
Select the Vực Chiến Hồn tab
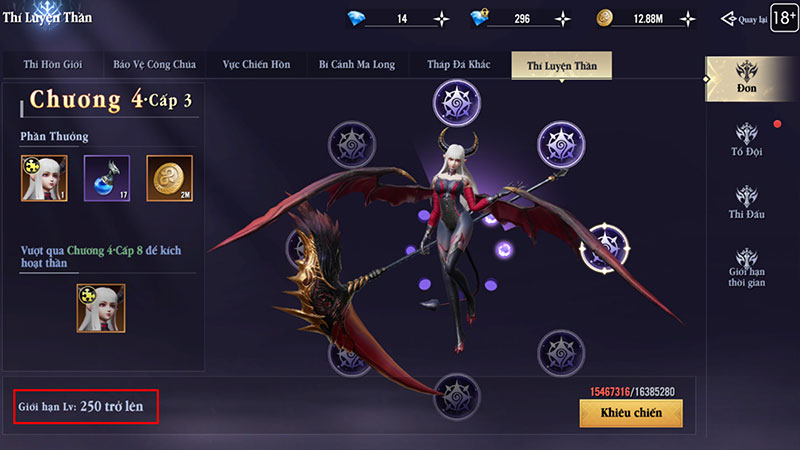pos(255,65)
